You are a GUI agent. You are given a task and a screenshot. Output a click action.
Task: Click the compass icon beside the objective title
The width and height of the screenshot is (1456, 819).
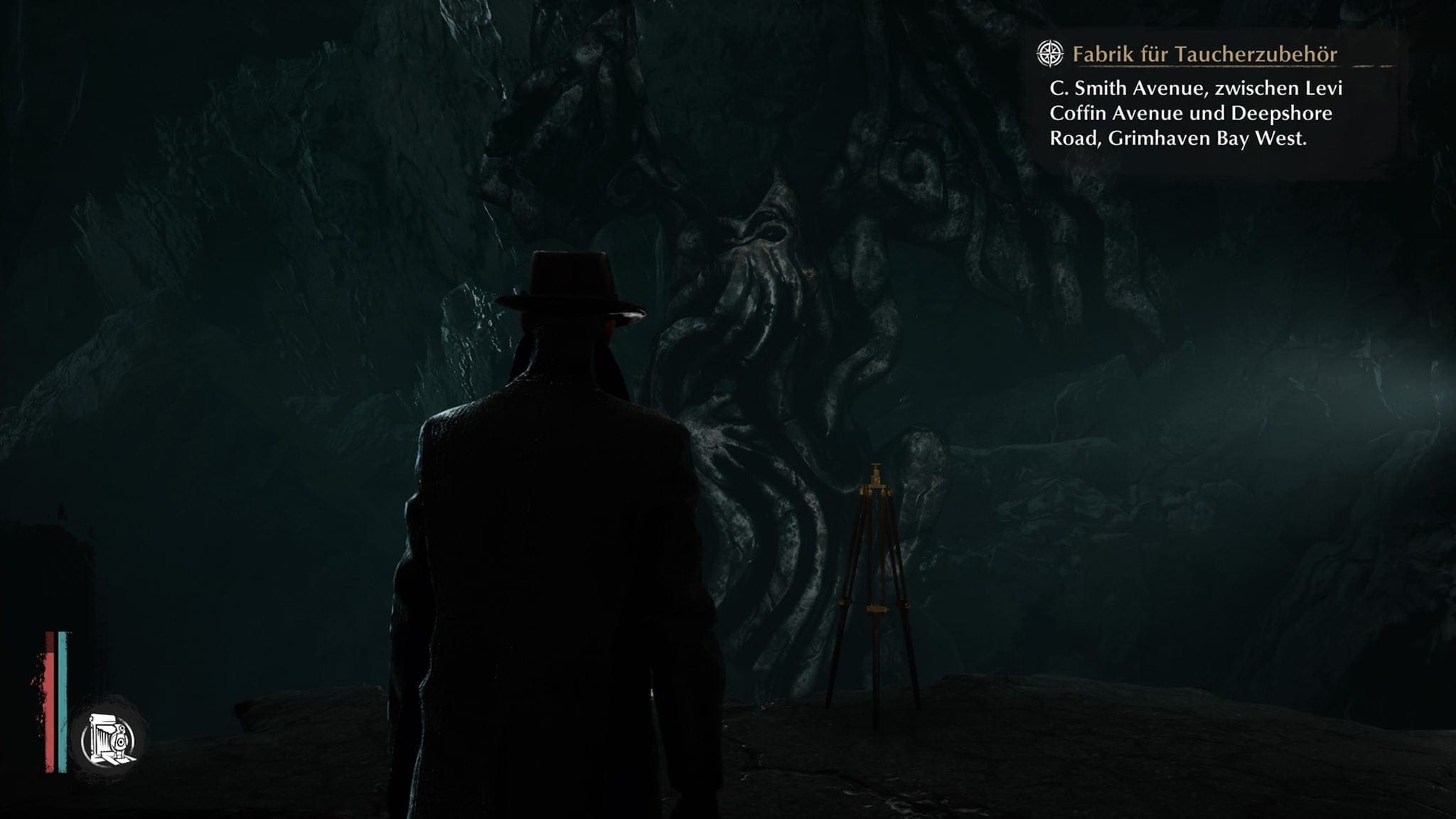pos(1049,54)
